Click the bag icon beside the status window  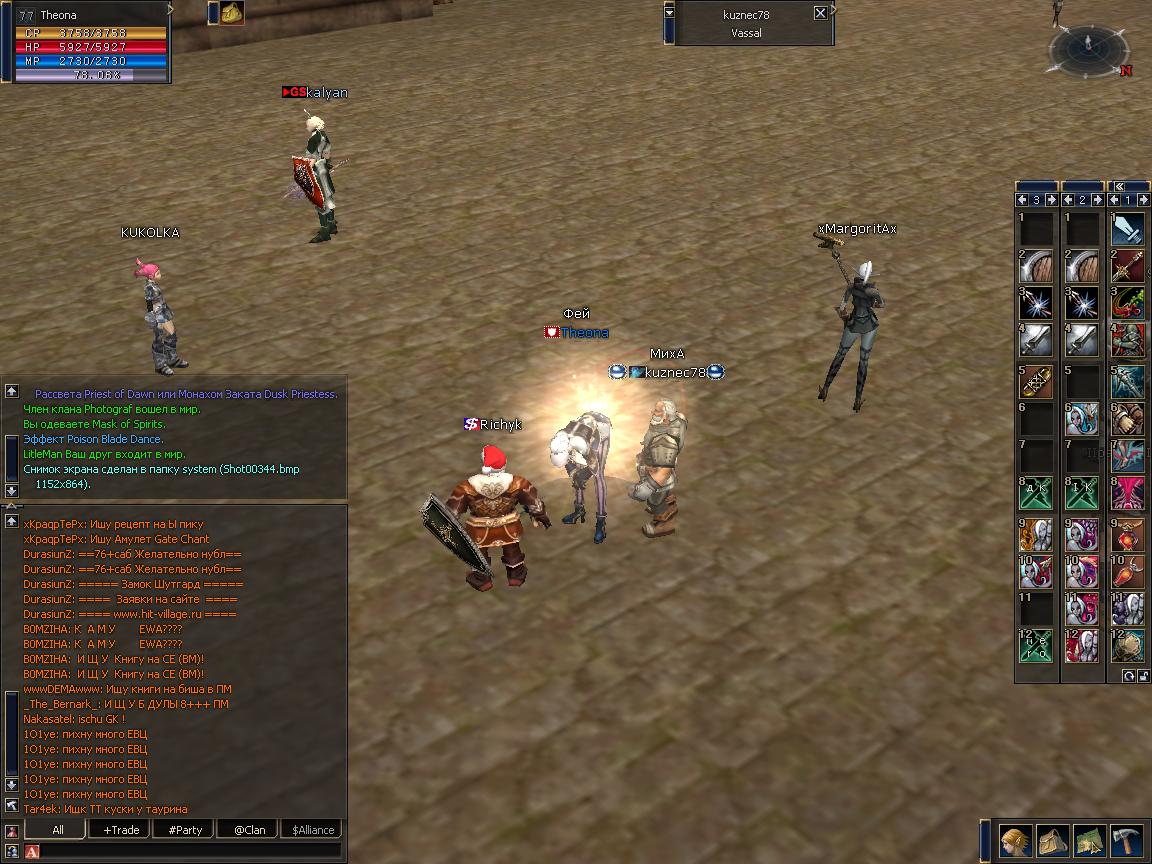(x=233, y=13)
